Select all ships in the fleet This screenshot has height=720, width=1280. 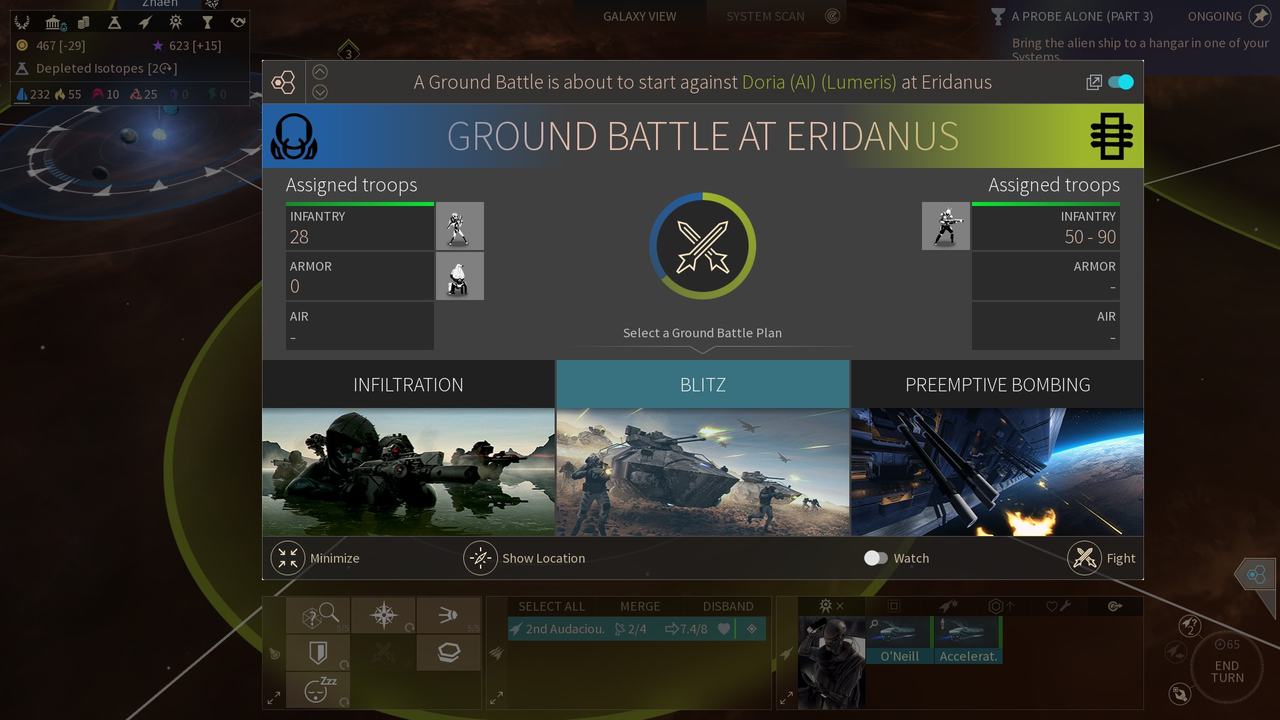551,606
